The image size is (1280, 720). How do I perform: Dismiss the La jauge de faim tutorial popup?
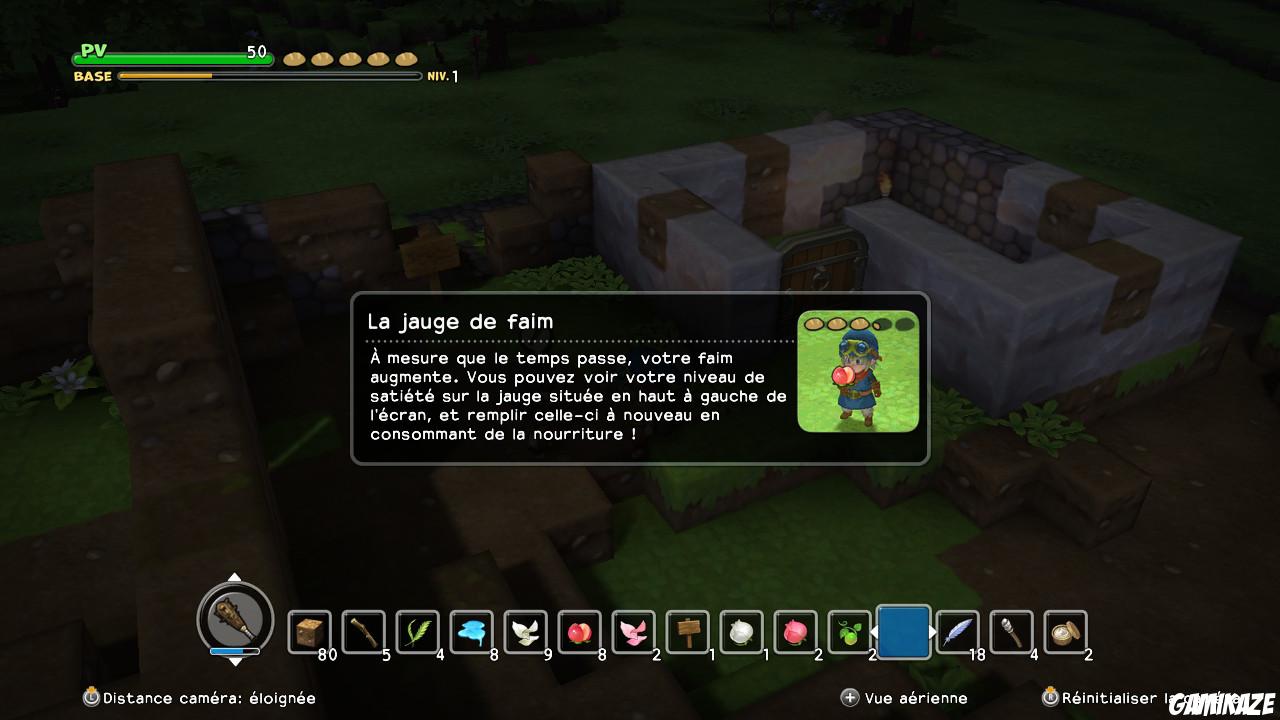tap(640, 380)
